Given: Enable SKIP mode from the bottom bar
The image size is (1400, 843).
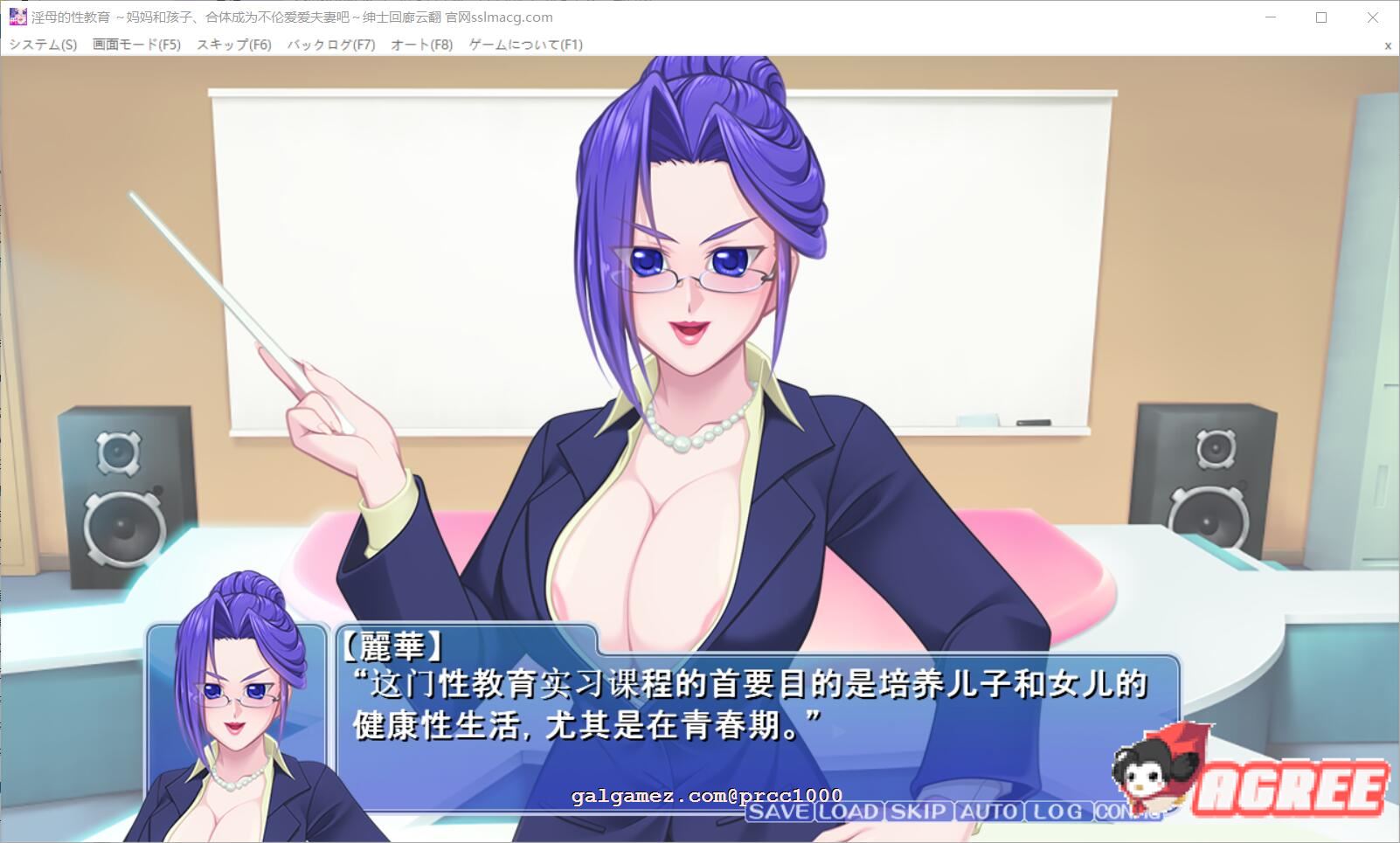Looking at the screenshot, I should click(x=916, y=812).
